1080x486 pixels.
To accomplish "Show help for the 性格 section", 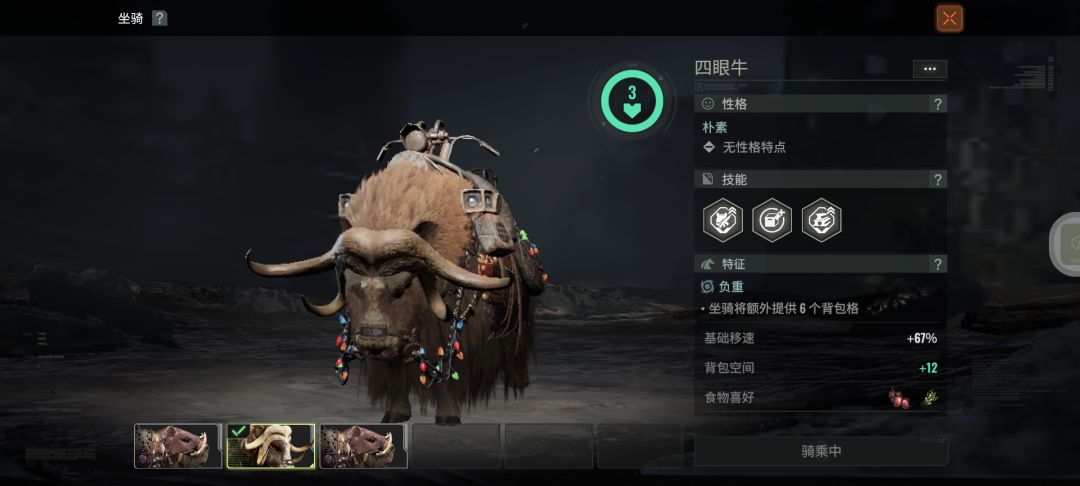I will pos(937,104).
